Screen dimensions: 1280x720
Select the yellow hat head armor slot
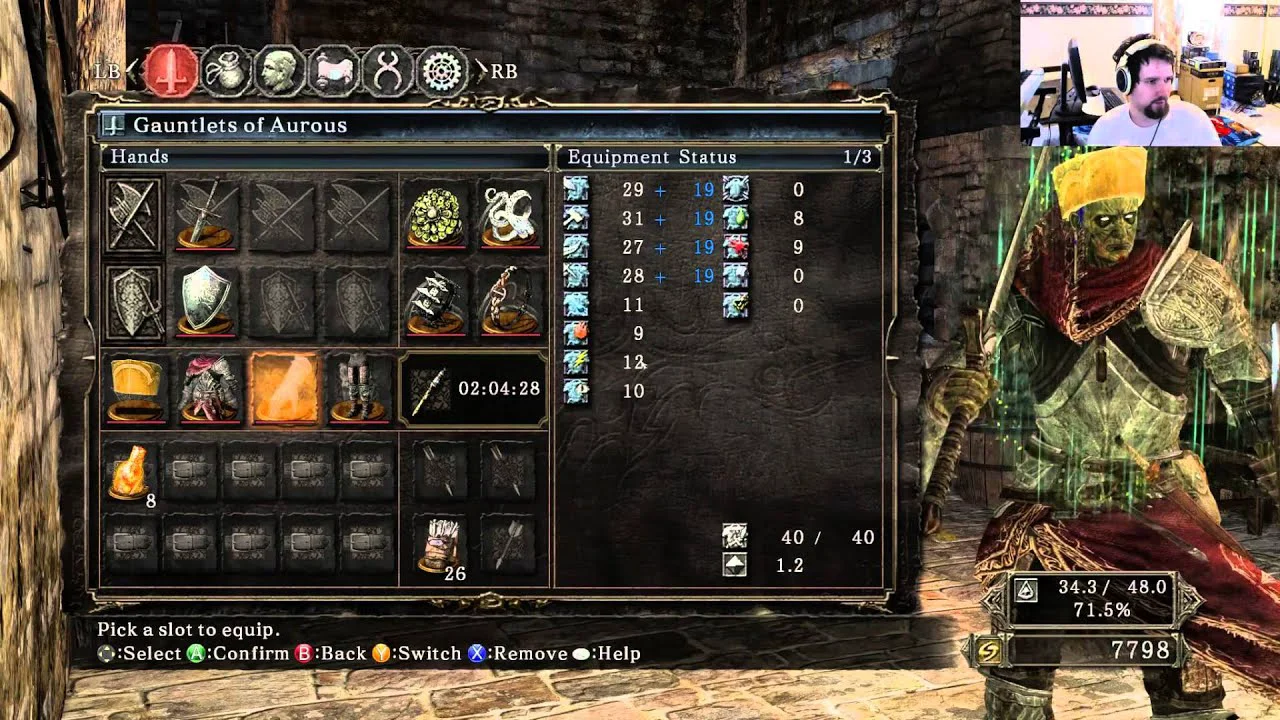[x=135, y=388]
